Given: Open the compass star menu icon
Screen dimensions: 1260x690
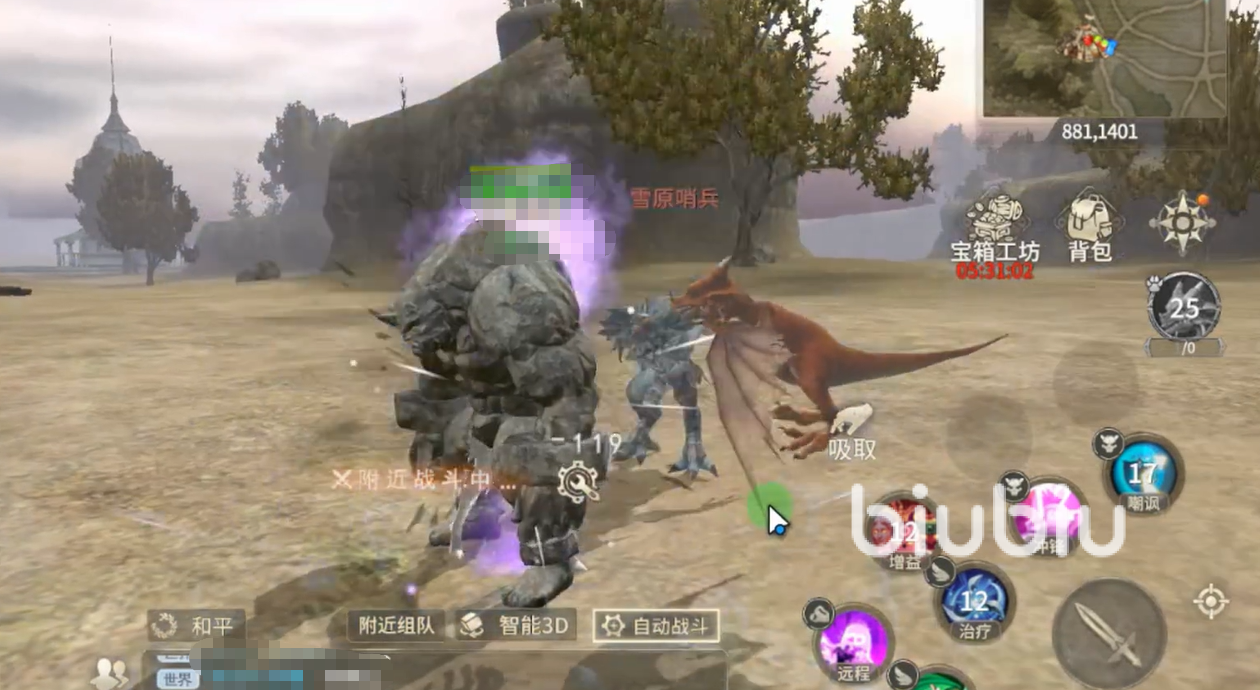Looking at the screenshot, I should click(x=1182, y=221).
